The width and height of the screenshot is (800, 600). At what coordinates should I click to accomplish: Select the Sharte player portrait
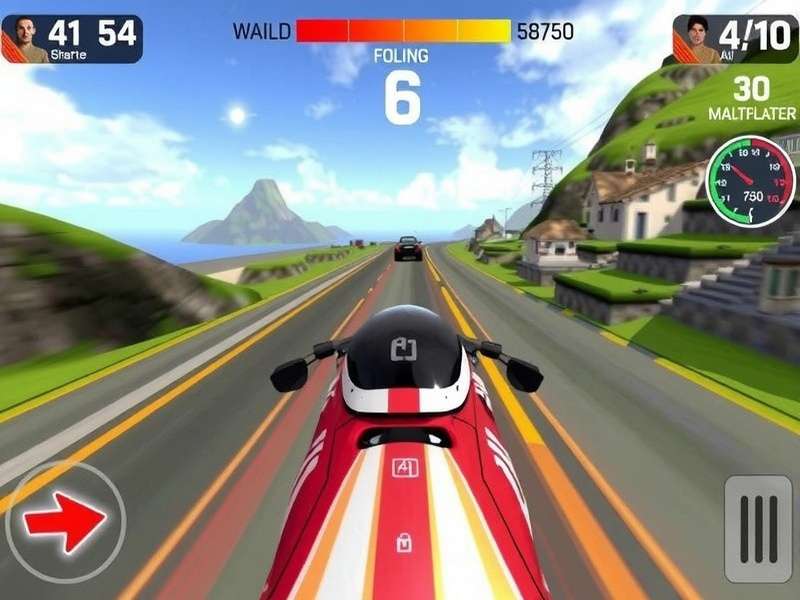(25, 39)
